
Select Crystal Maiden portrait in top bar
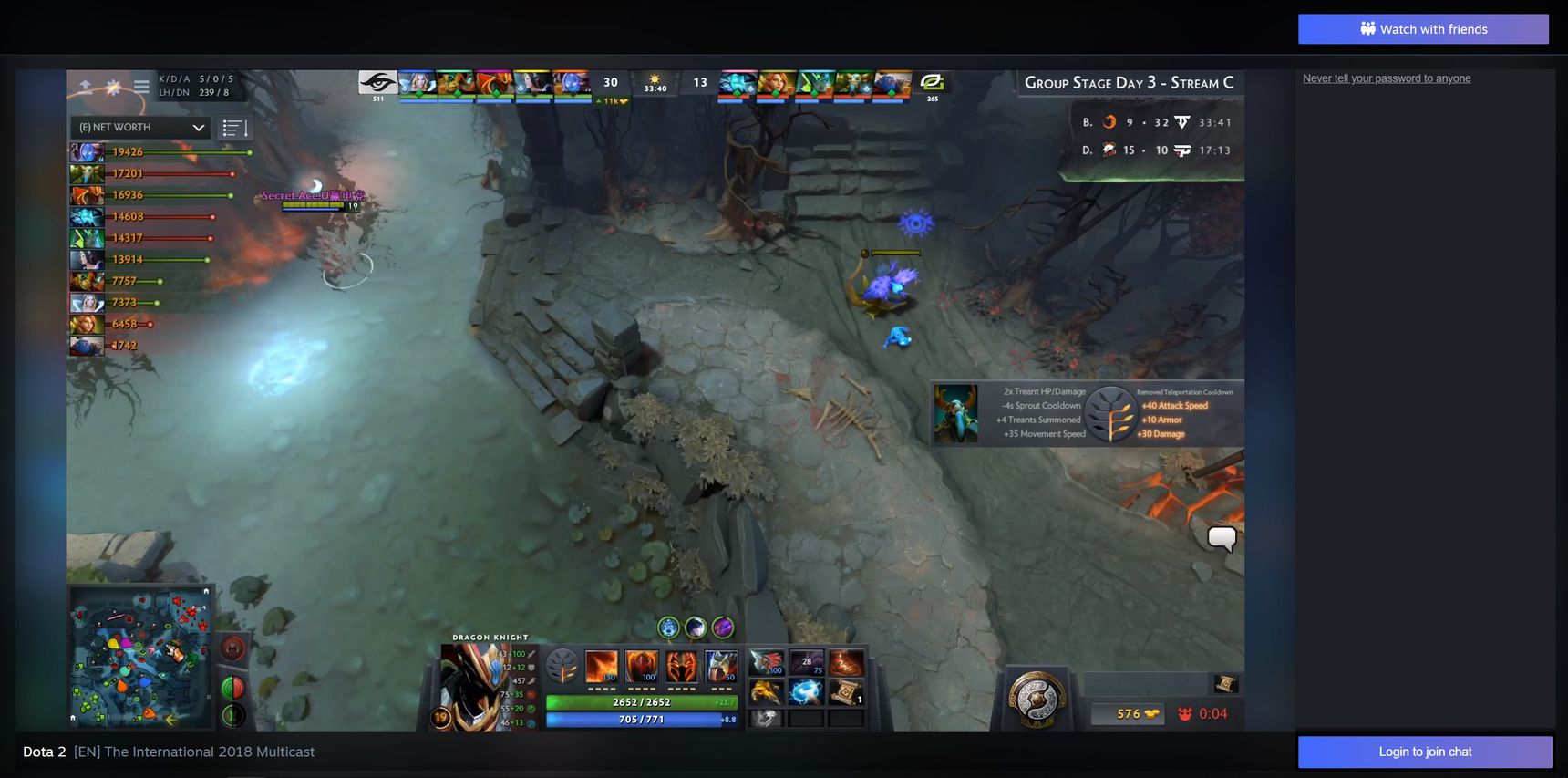[417, 84]
